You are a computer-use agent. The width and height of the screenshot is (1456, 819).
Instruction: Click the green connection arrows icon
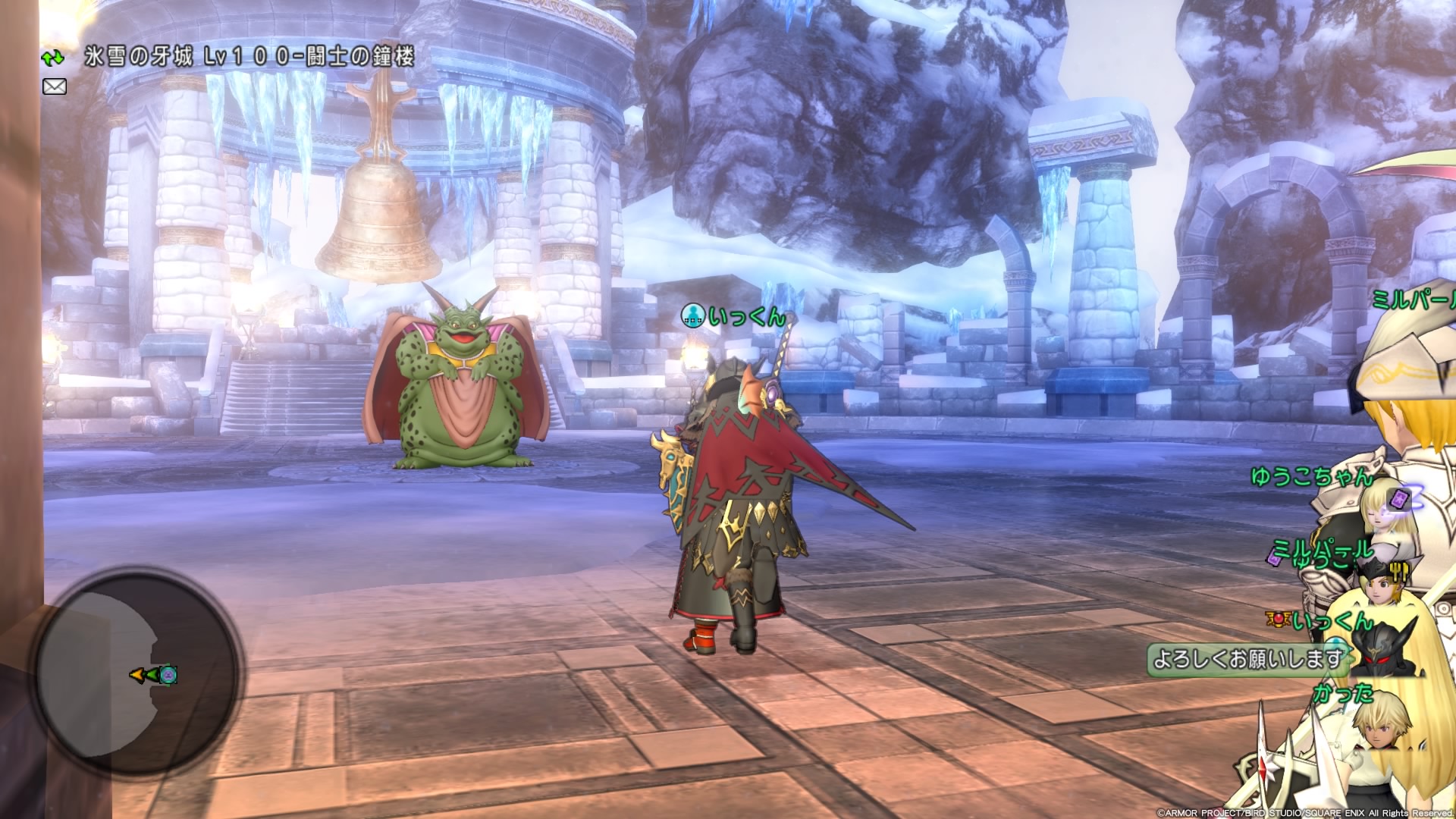pos(52,58)
